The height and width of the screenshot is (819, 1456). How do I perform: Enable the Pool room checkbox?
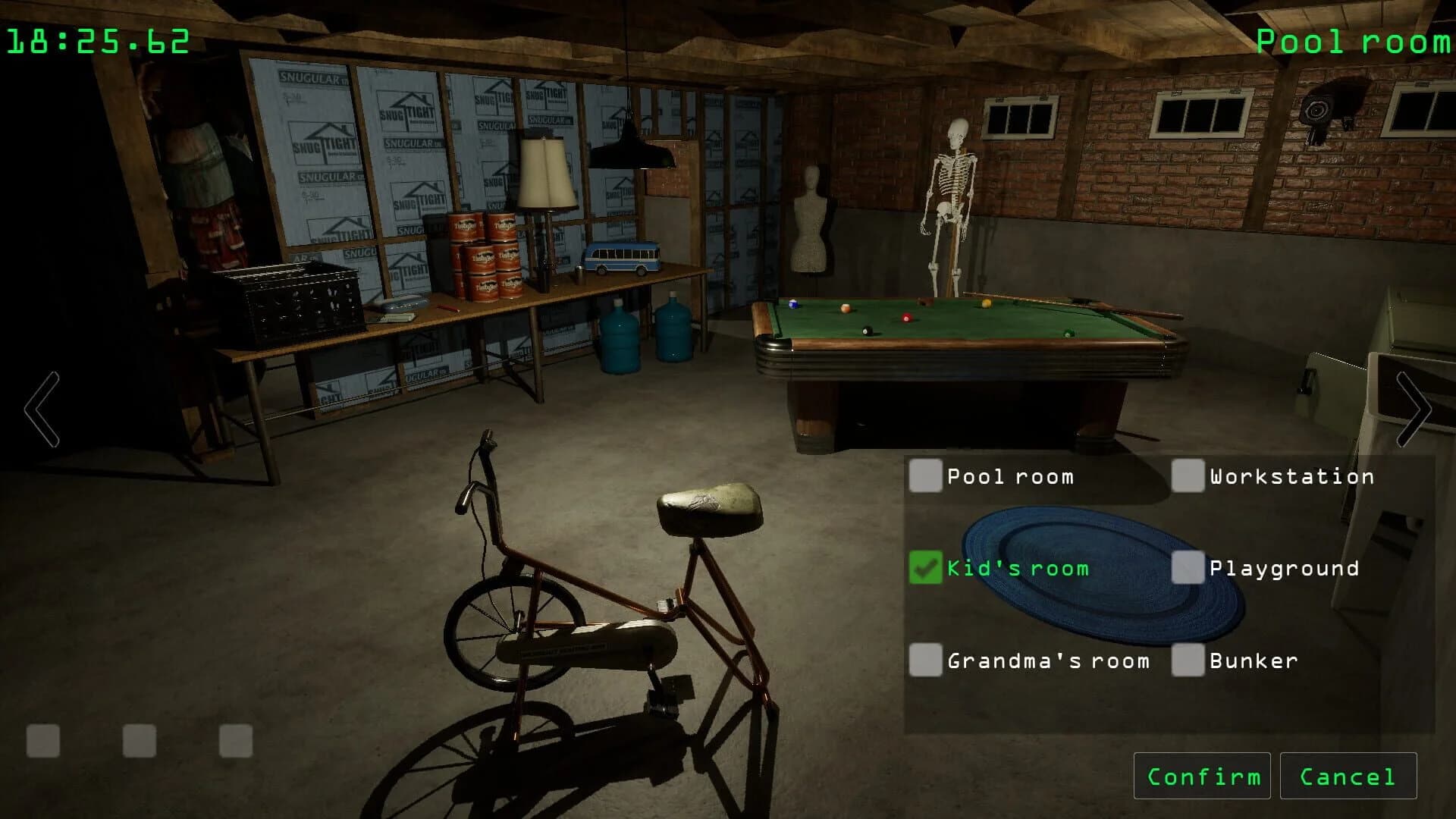point(924,476)
